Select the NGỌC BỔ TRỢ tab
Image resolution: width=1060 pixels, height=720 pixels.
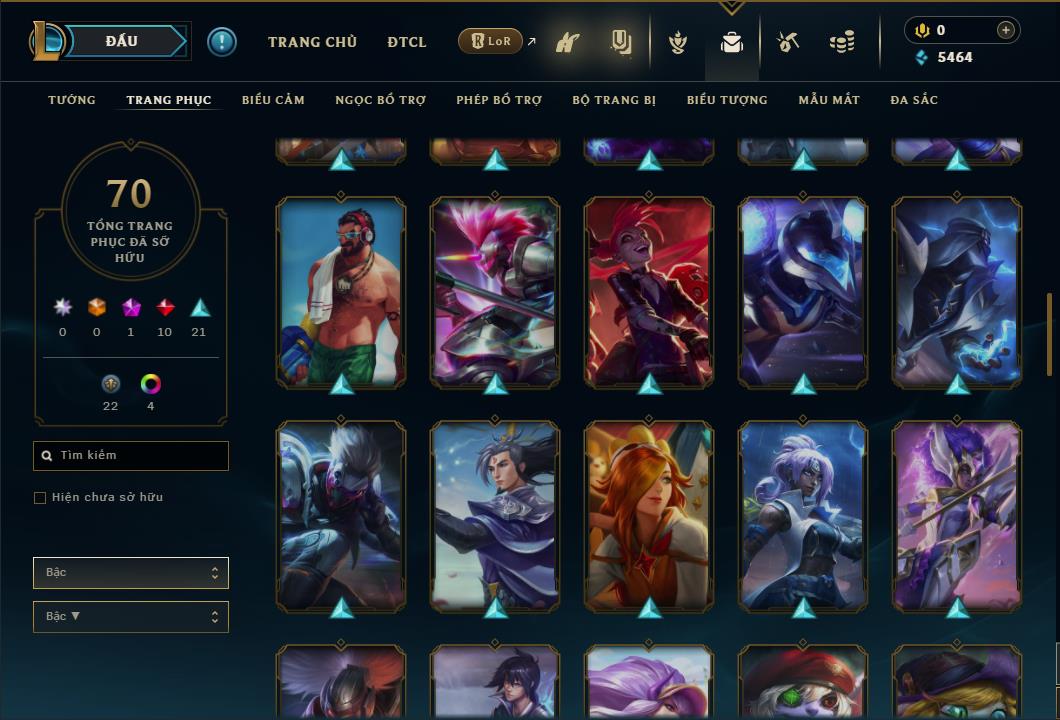pos(380,100)
